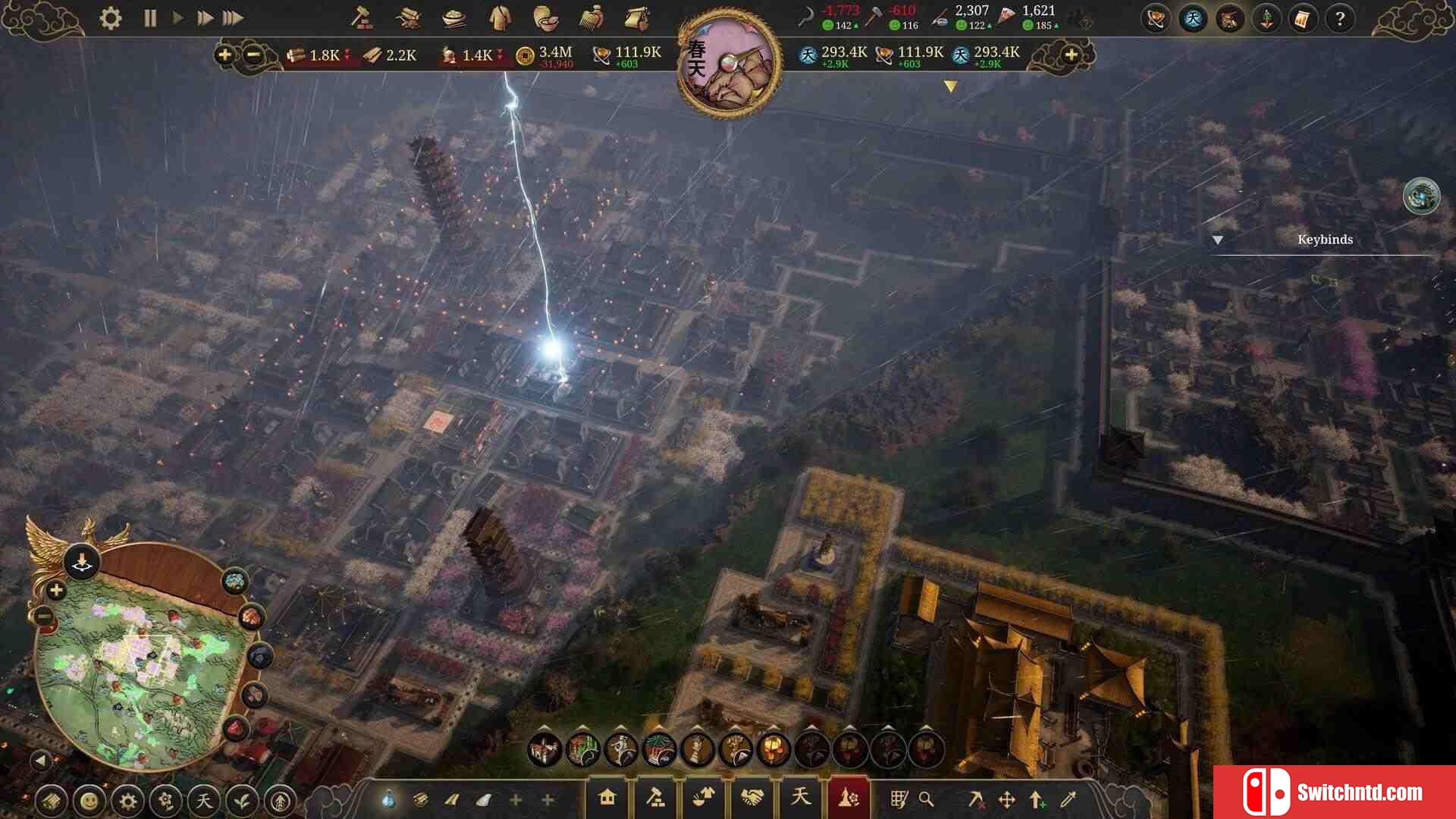
Task: Open the gear settings menu
Action: tap(111, 18)
